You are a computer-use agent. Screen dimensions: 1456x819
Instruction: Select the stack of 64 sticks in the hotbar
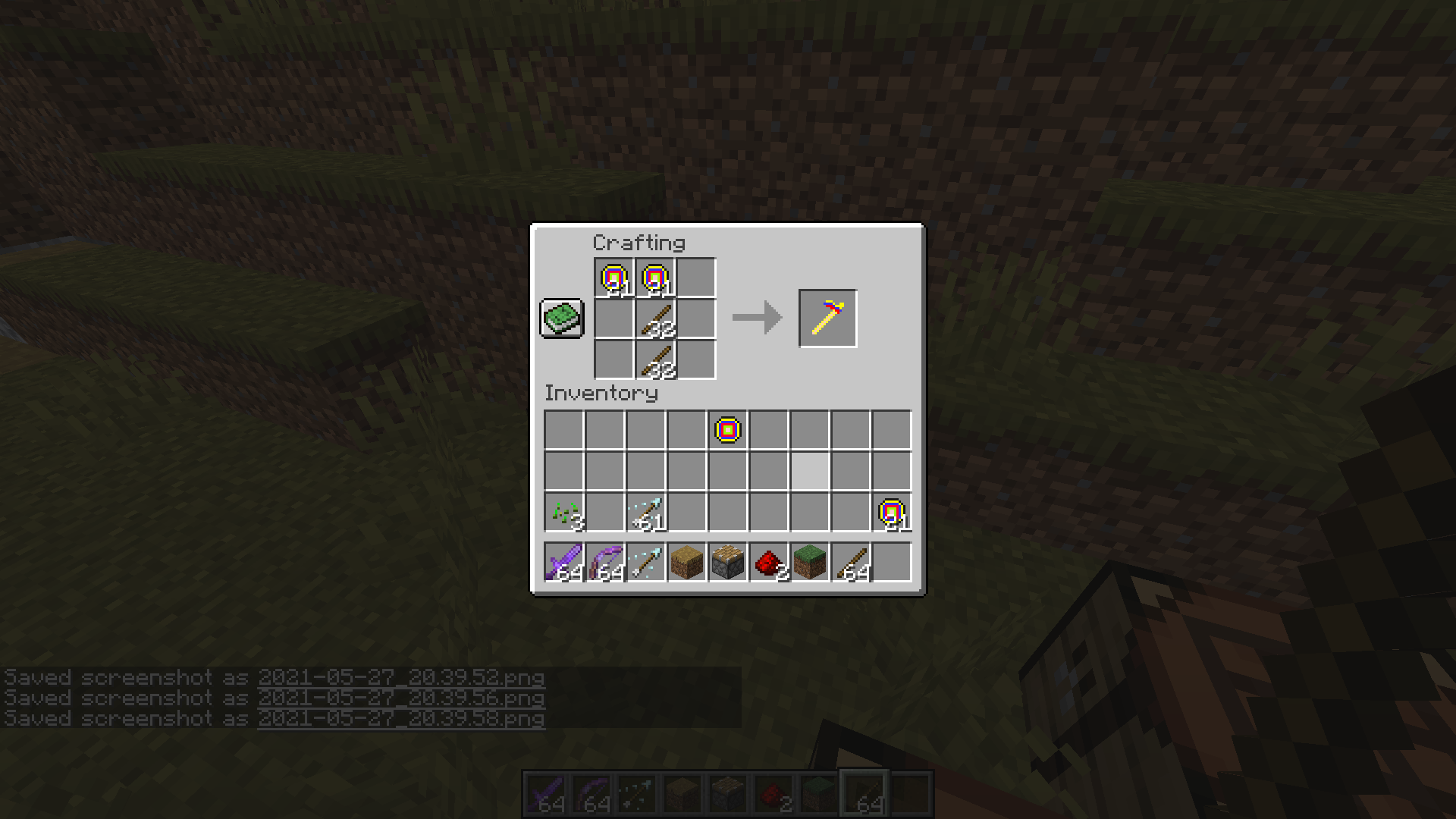[849, 561]
